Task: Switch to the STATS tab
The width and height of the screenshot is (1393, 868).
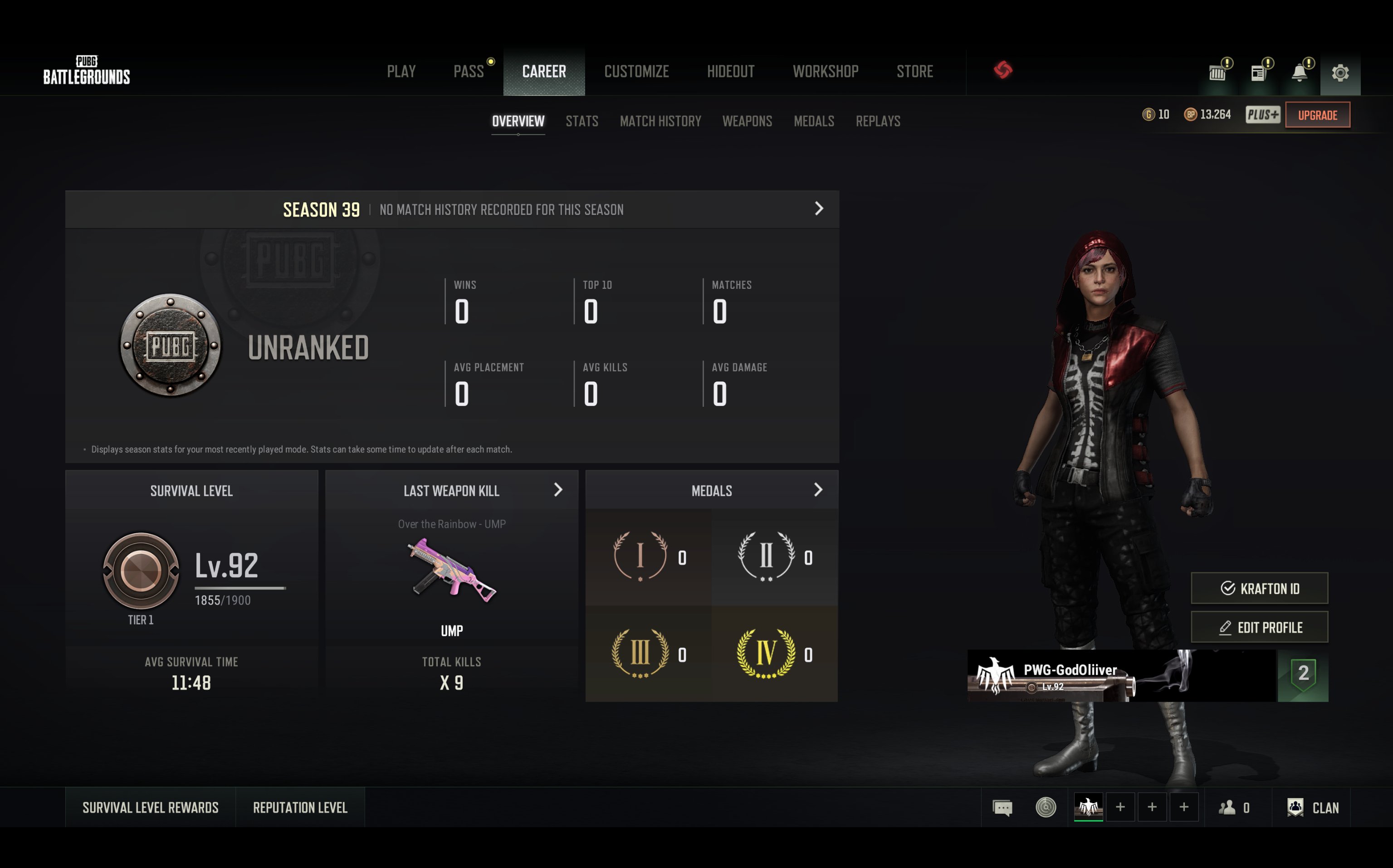Action: pos(582,121)
